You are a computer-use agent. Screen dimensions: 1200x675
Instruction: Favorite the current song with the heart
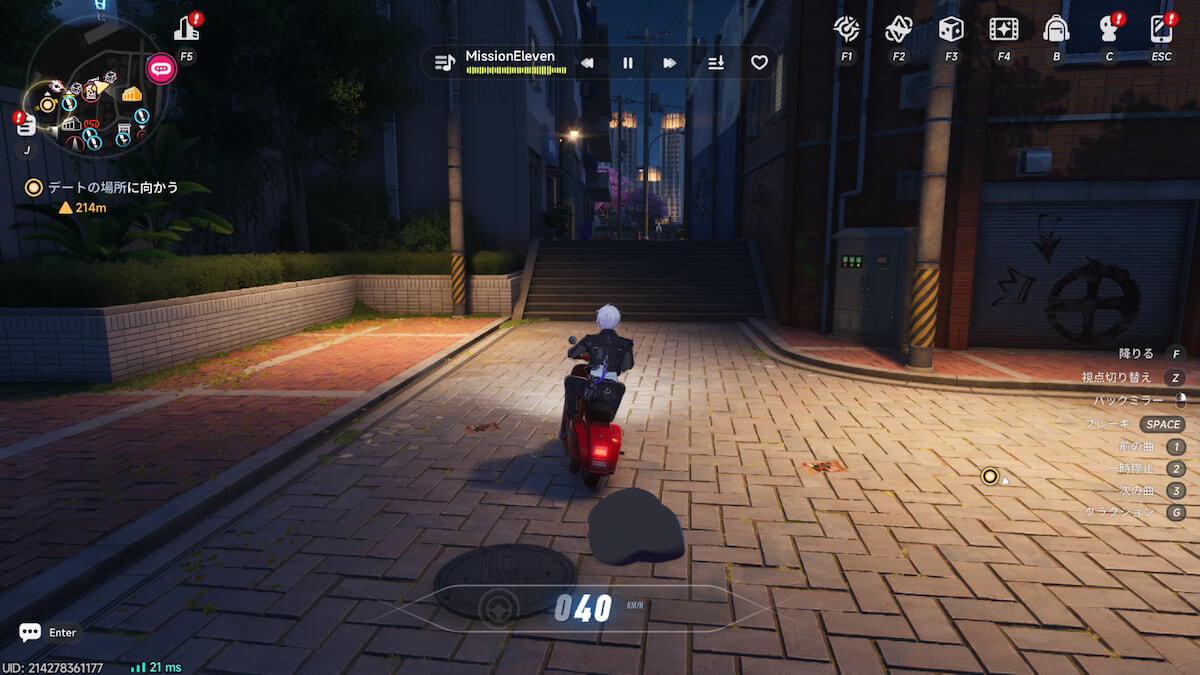click(759, 63)
